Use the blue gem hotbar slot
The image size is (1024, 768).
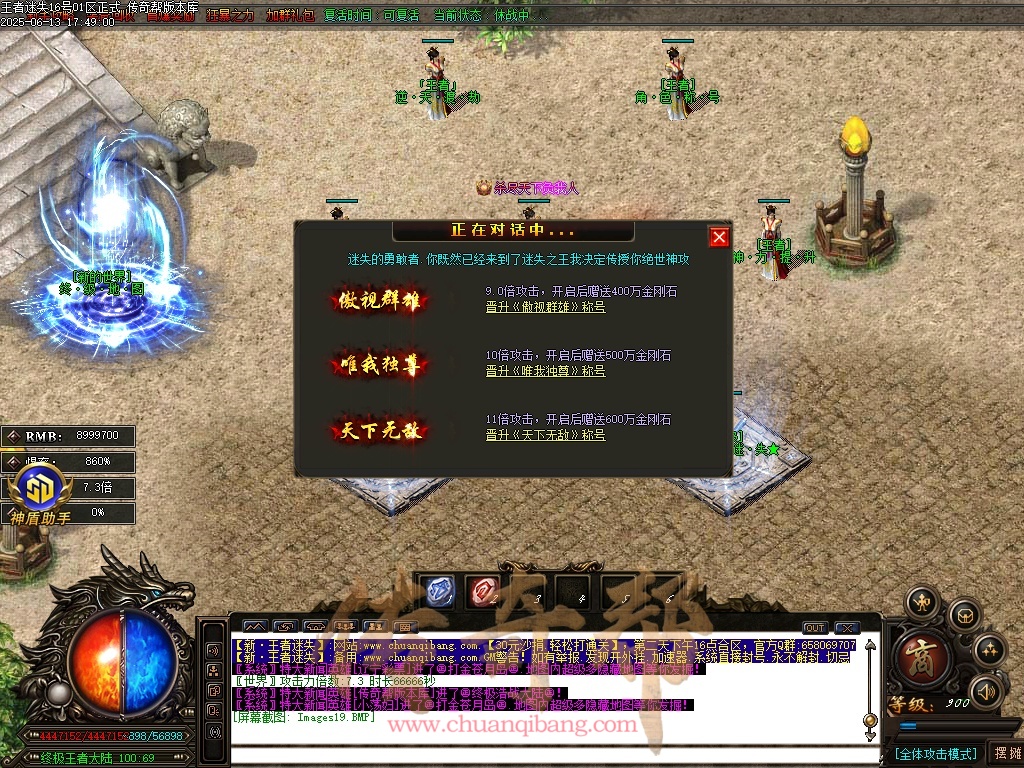(437, 591)
